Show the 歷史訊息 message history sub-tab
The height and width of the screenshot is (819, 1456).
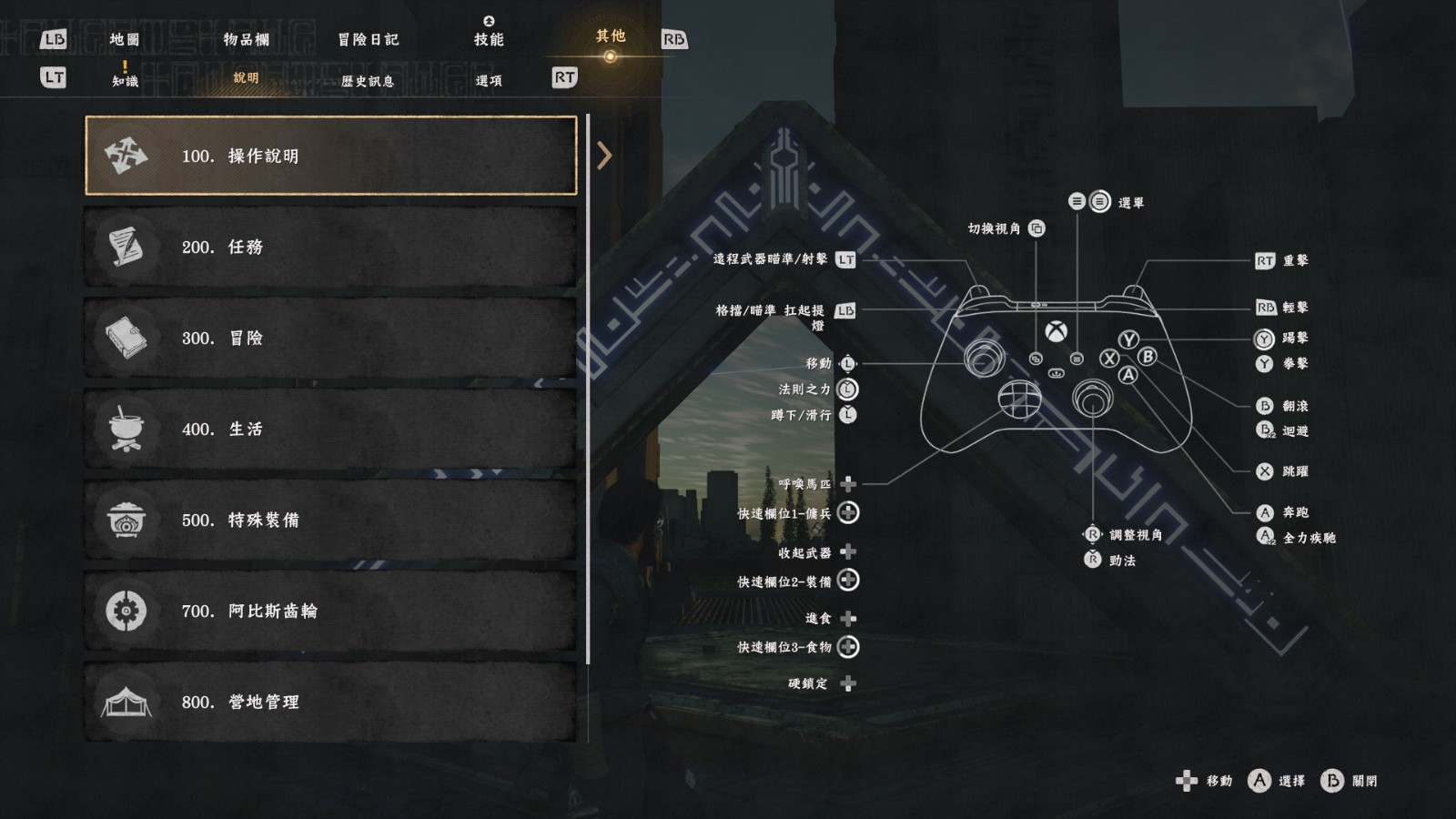point(368,81)
